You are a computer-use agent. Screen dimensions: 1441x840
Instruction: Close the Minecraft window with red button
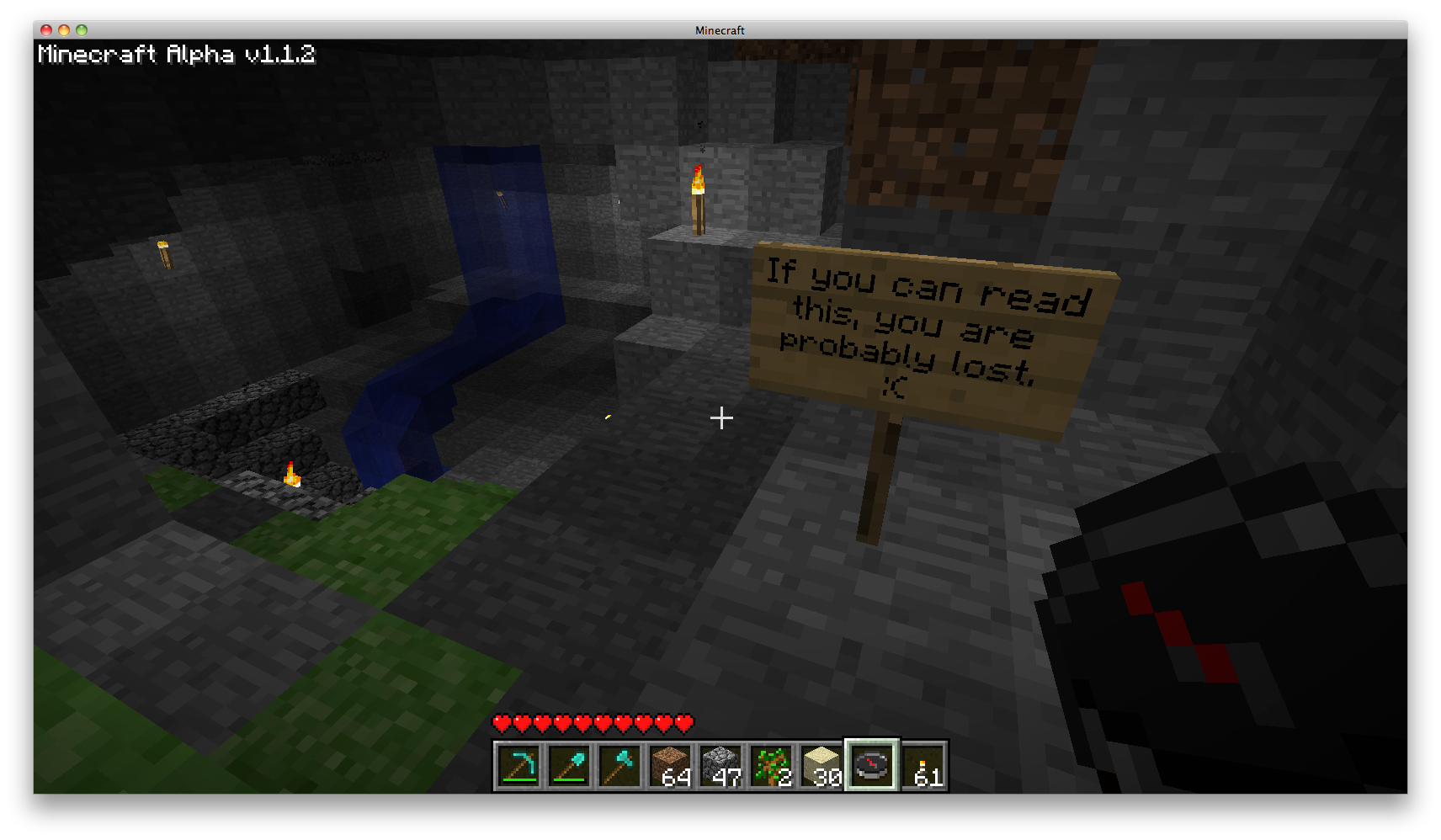click(x=46, y=30)
